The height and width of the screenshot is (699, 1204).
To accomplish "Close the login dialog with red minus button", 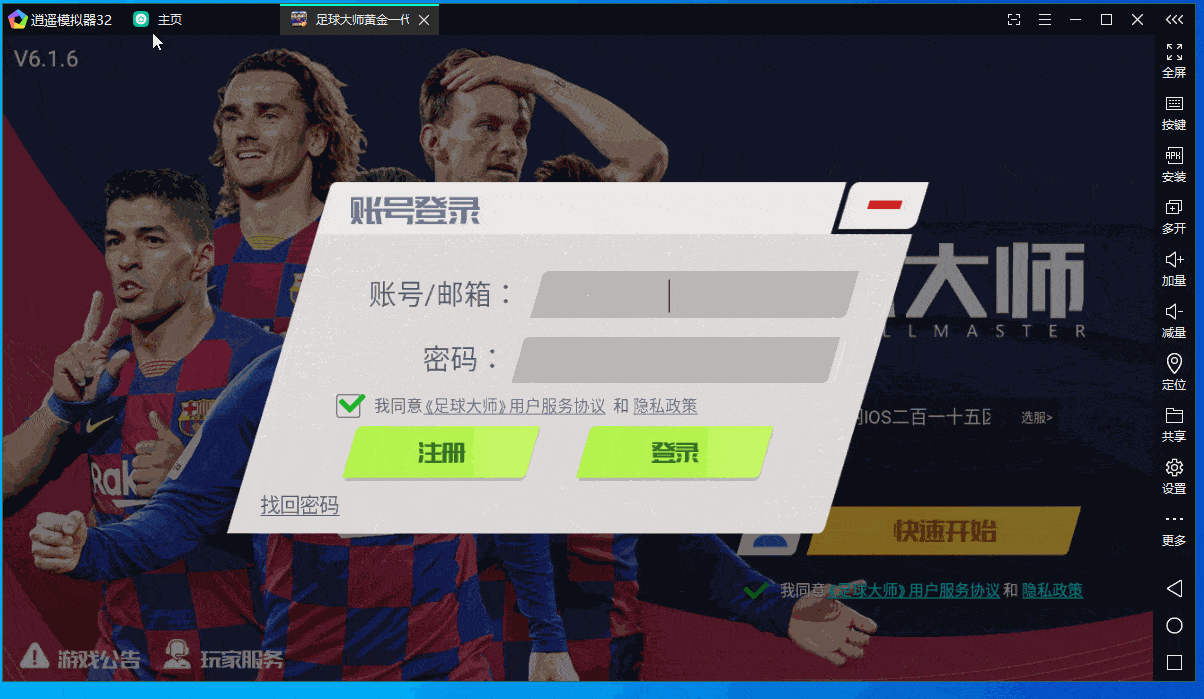I will point(884,205).
